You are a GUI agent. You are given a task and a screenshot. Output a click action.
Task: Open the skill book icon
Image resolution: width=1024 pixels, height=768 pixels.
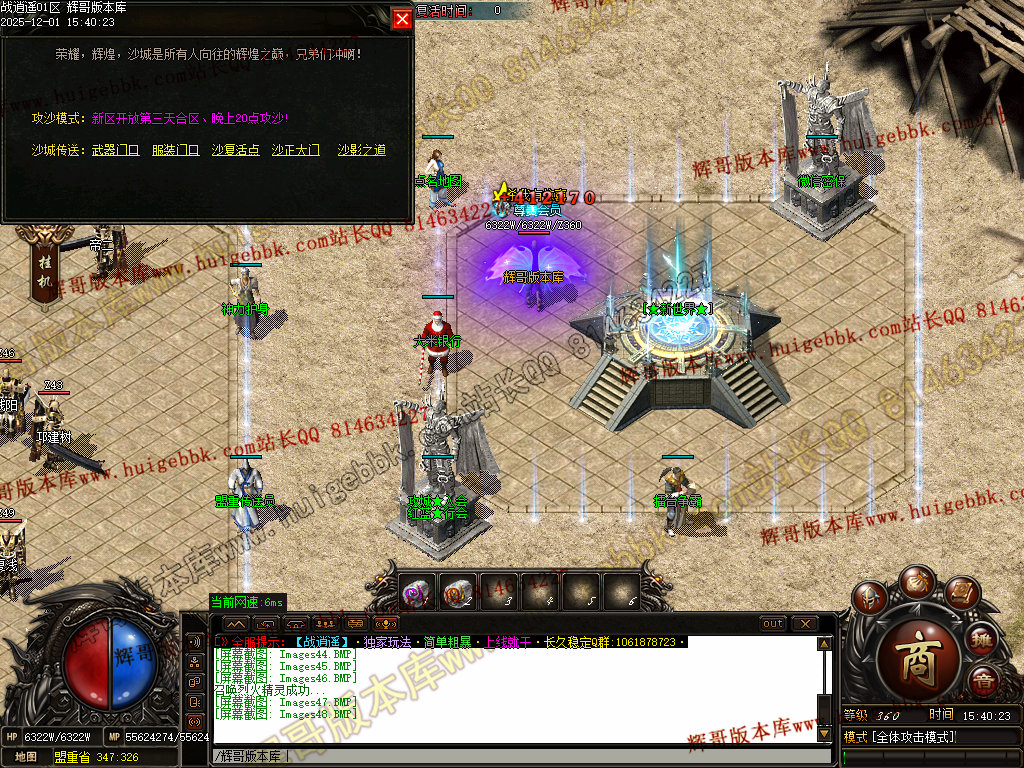point(960,594)
